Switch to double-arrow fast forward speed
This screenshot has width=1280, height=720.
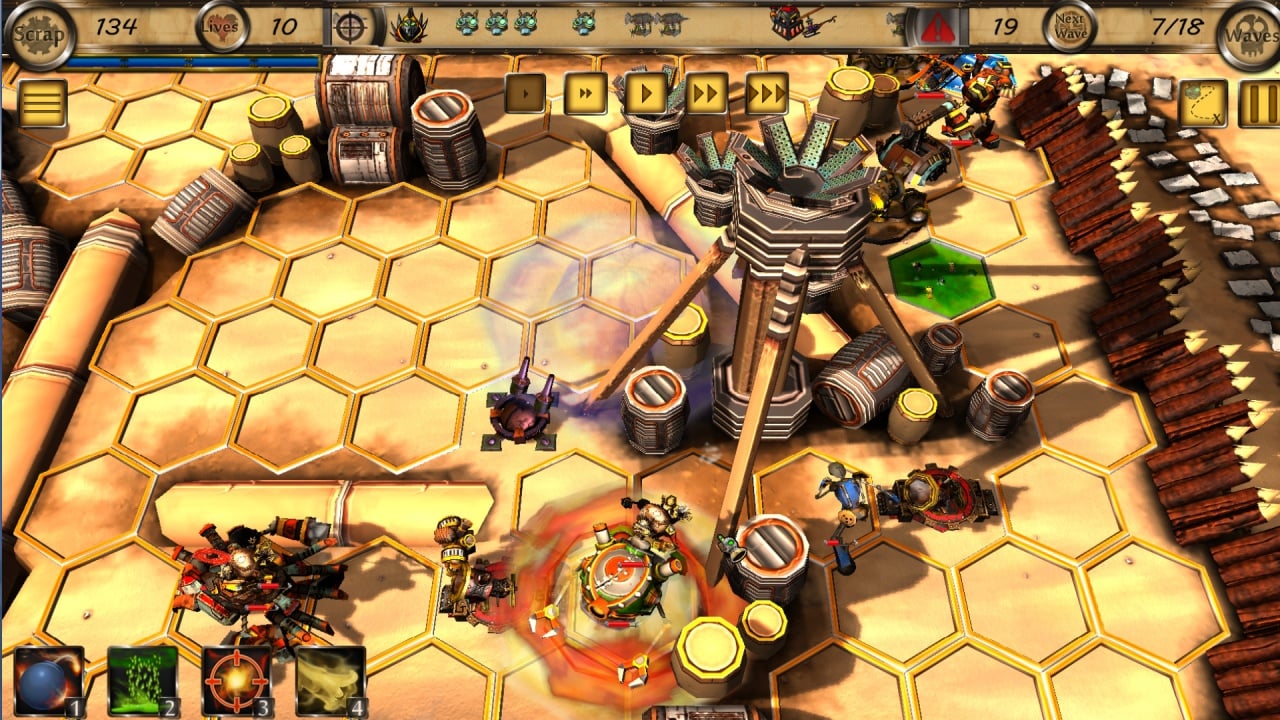(706, 94)
